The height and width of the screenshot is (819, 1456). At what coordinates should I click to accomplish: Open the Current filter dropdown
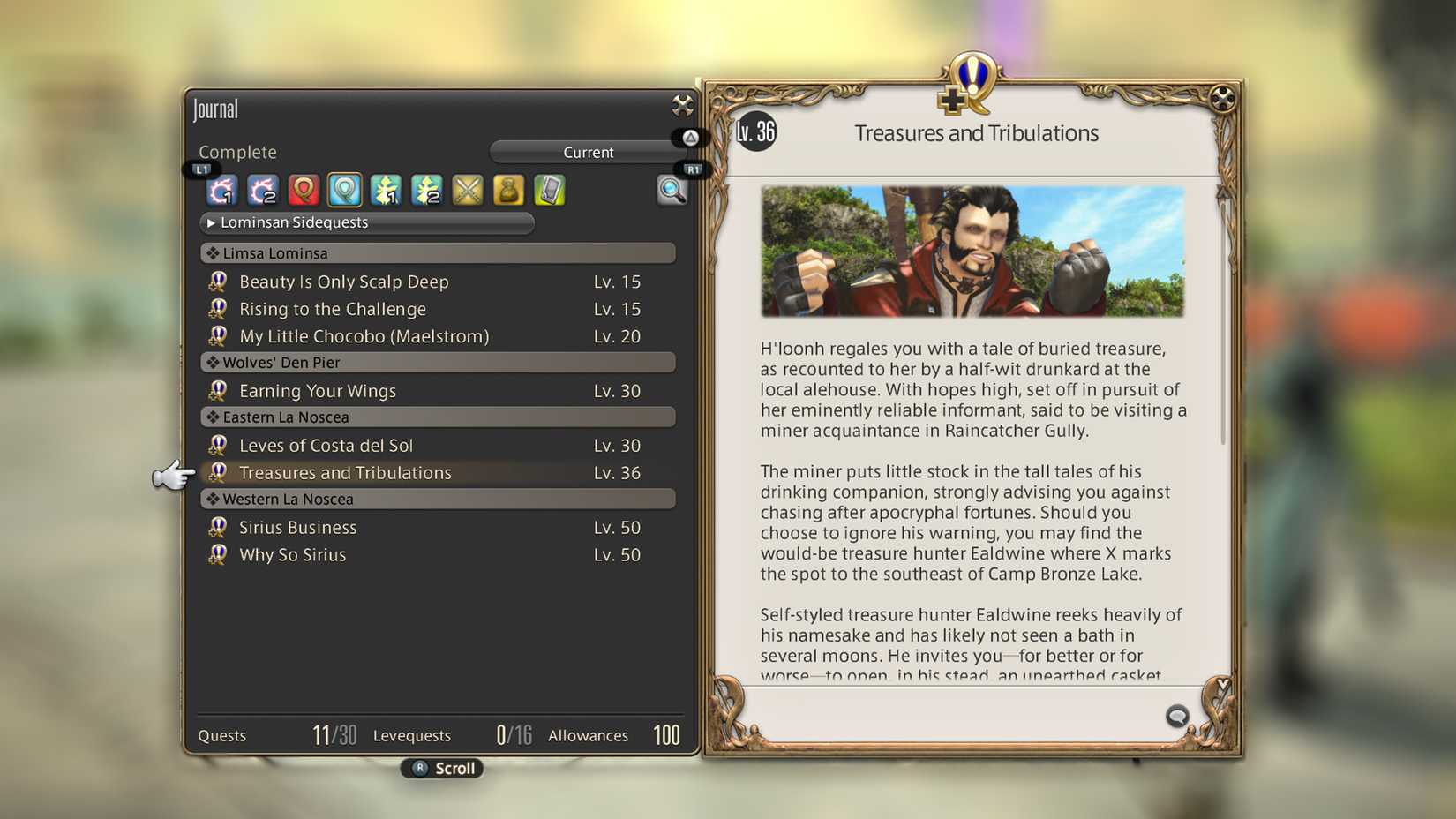[588, 152]
